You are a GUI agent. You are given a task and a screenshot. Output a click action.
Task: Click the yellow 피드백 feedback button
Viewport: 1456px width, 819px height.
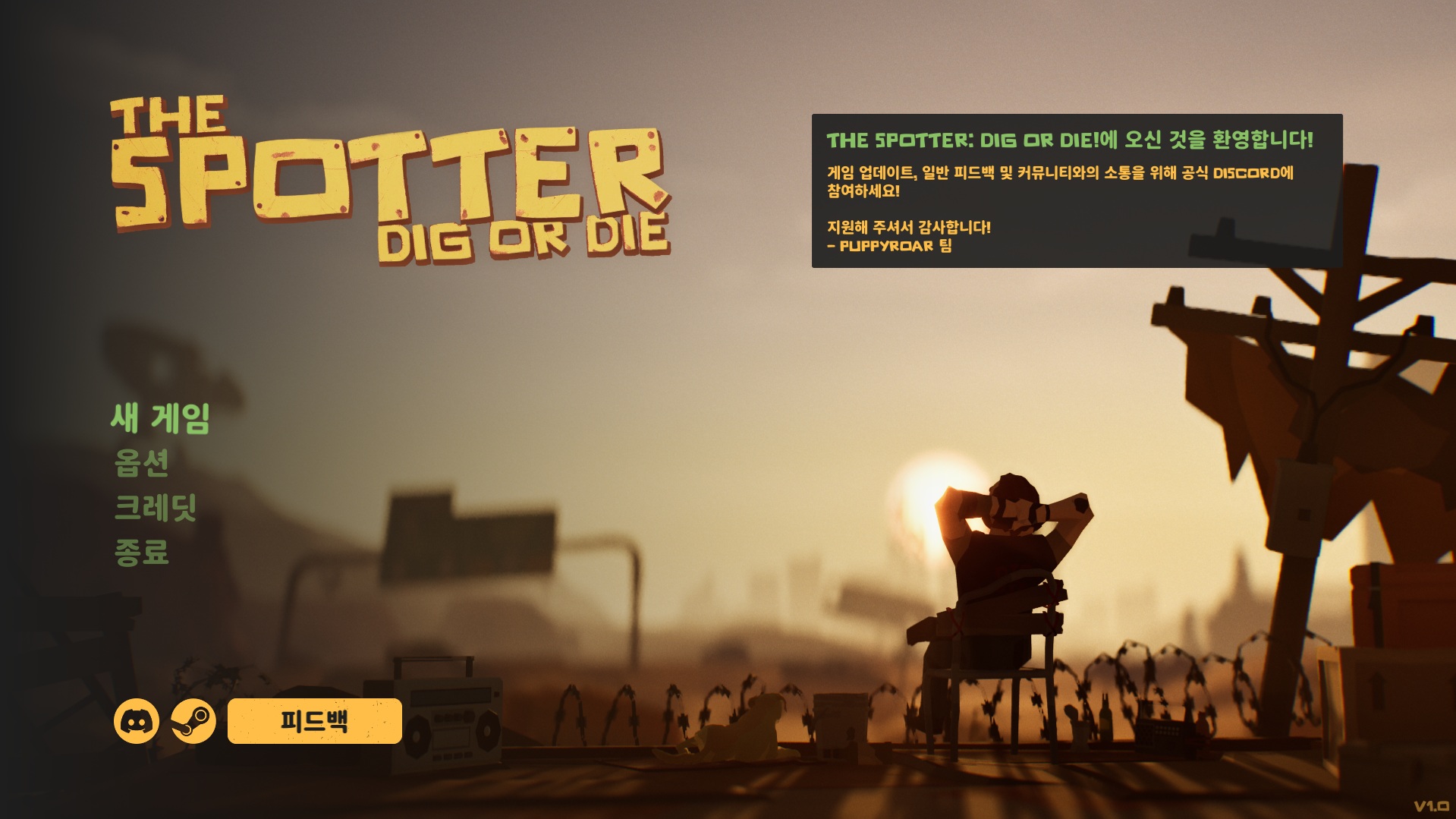pos(314,721)
